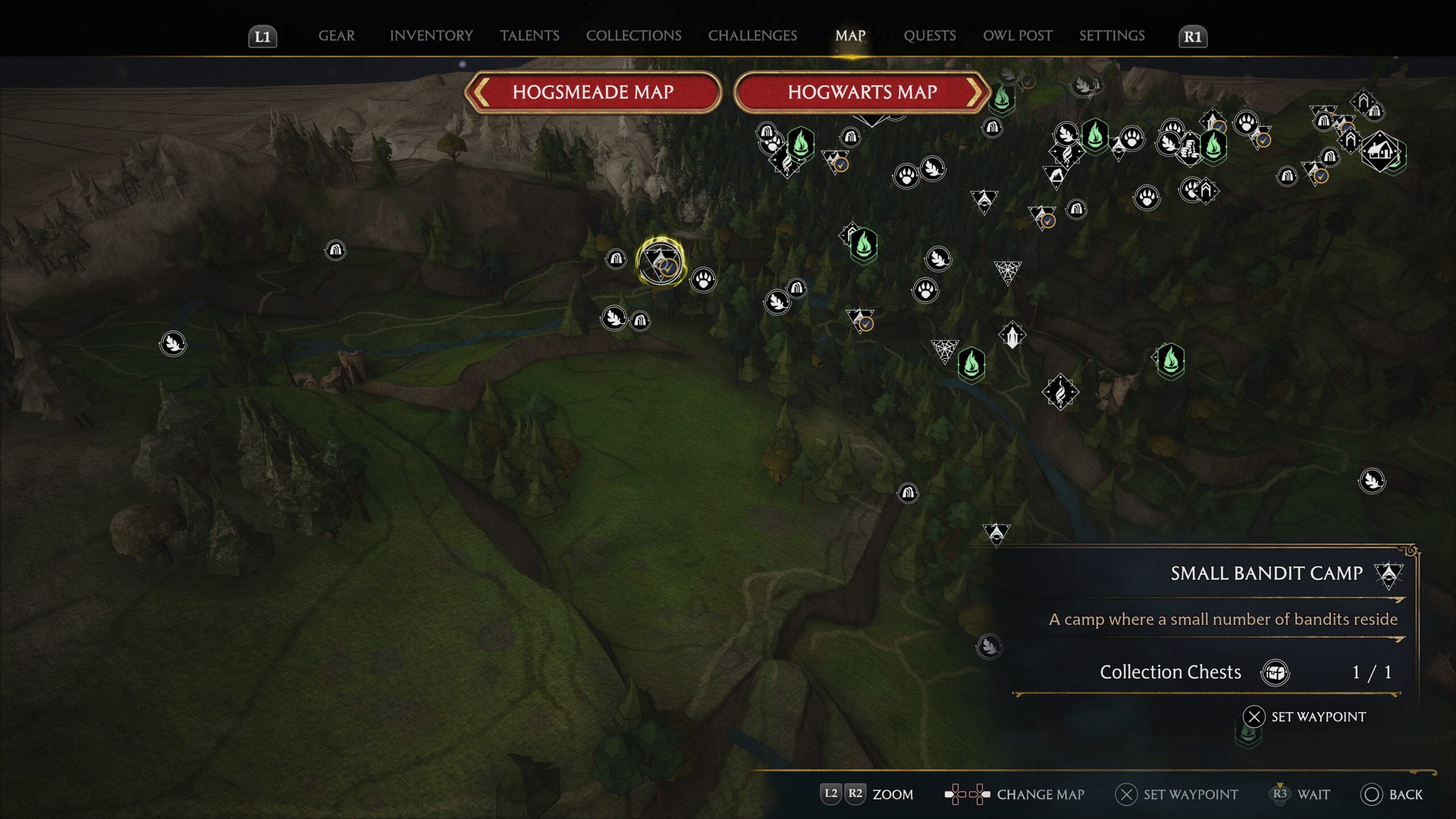
Task: Show the Challenges tab
Action: (752, 36)
